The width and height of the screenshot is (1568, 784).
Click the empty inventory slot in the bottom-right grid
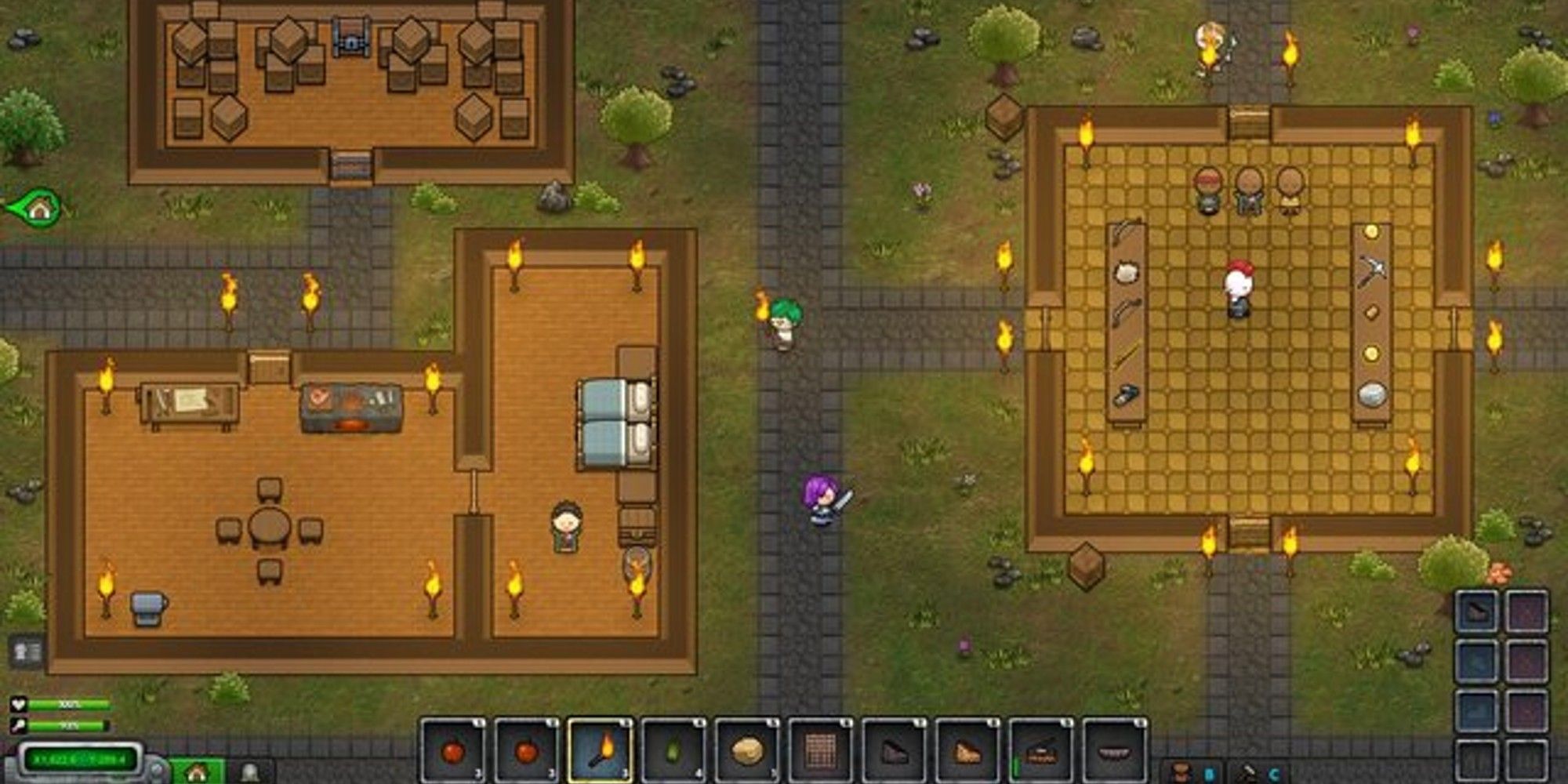[x=1475, y=761]
